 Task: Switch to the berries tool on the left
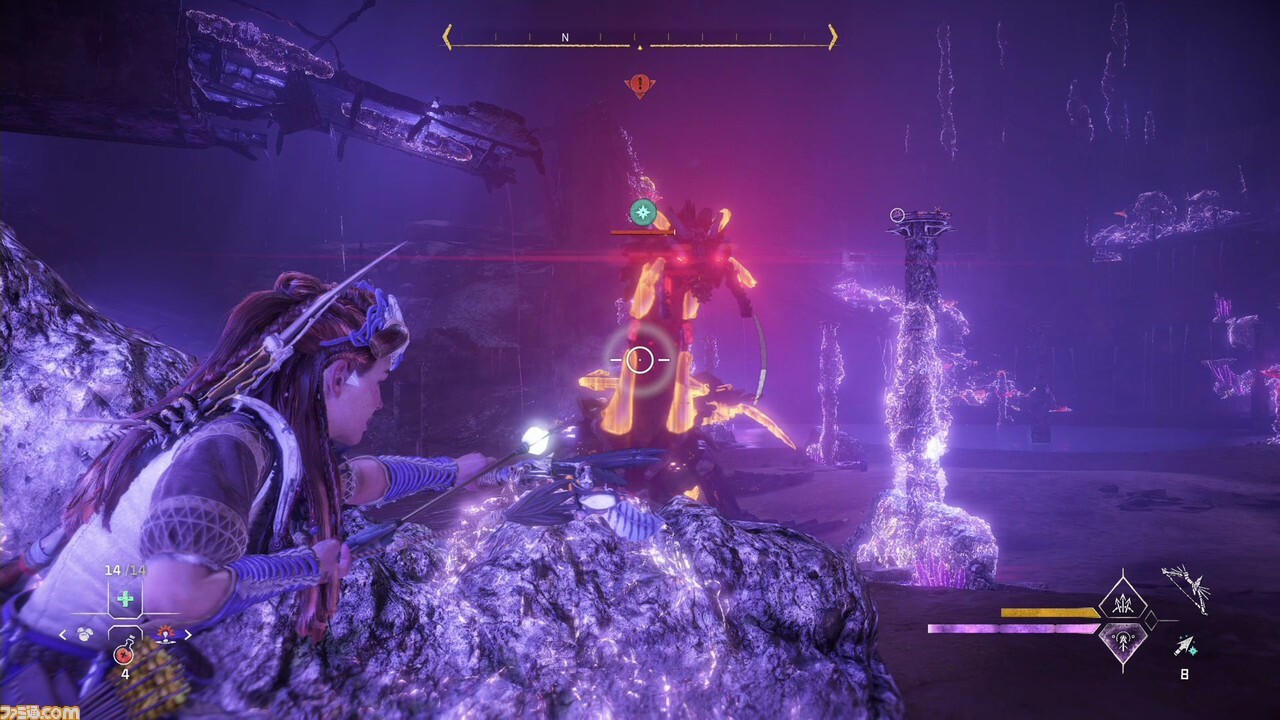pyautogui.click(x=86, y=633)
